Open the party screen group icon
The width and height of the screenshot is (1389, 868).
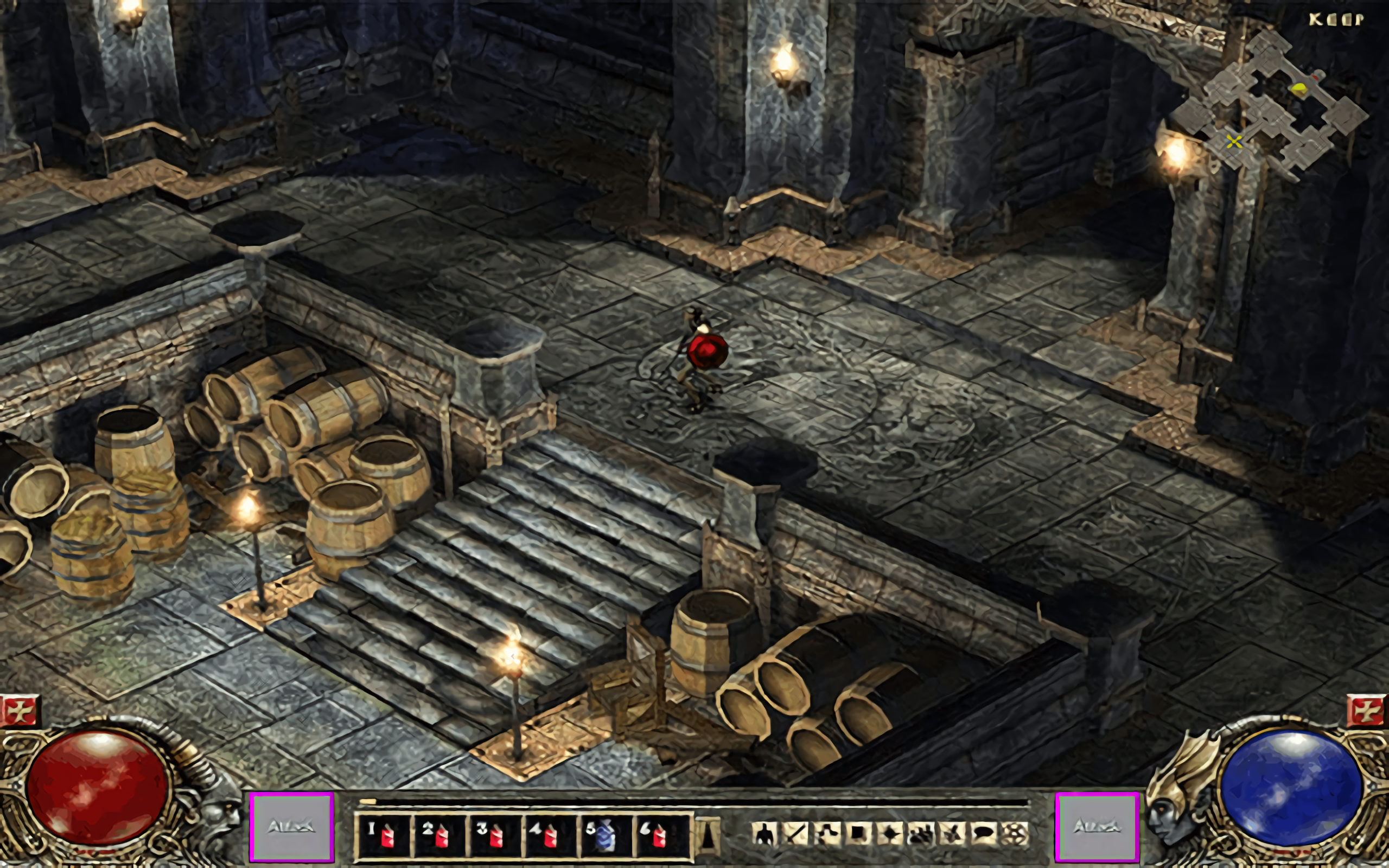tap(921, 834)
